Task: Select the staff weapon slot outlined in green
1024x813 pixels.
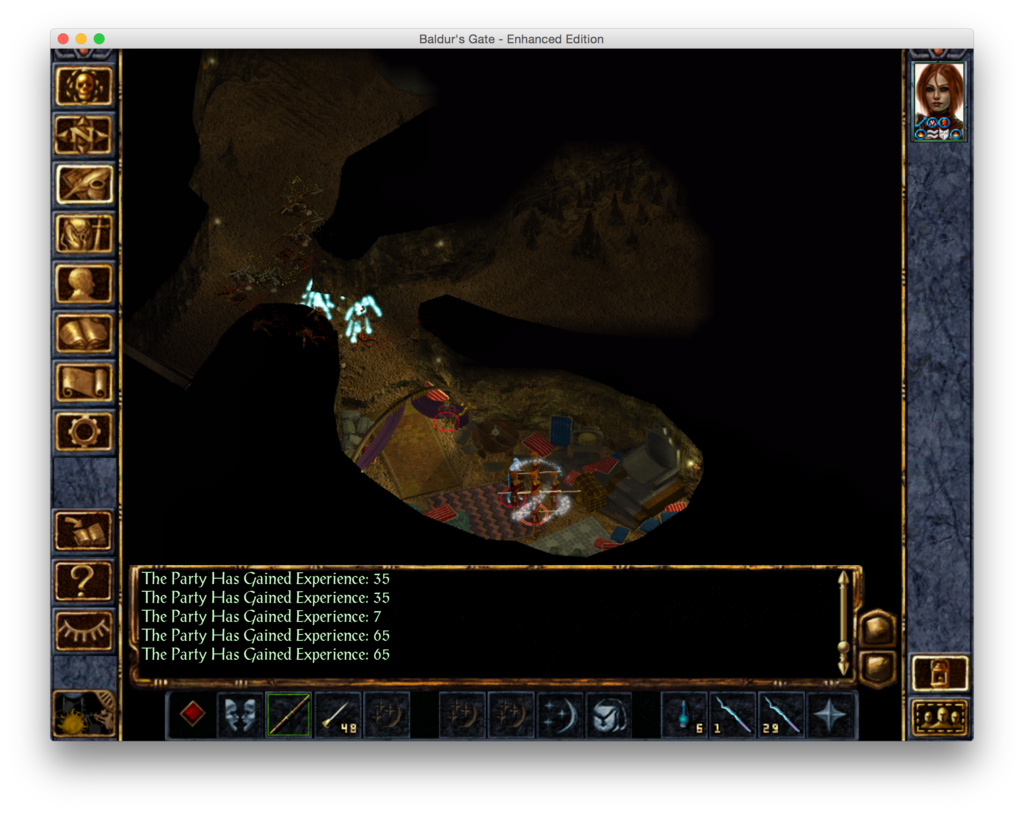Action: [289, 715]
